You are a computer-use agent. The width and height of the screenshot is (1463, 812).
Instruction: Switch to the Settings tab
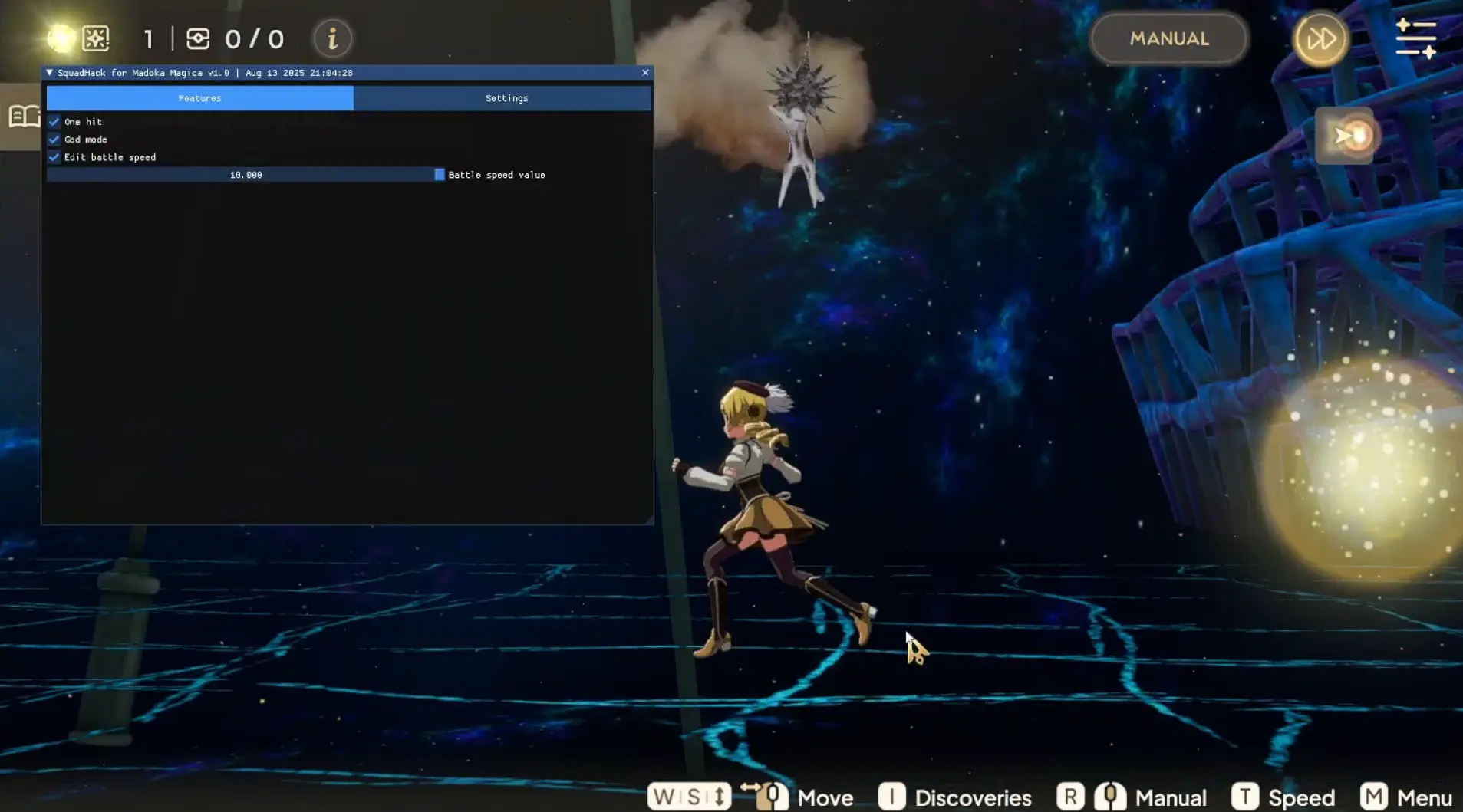pos(506,98)
